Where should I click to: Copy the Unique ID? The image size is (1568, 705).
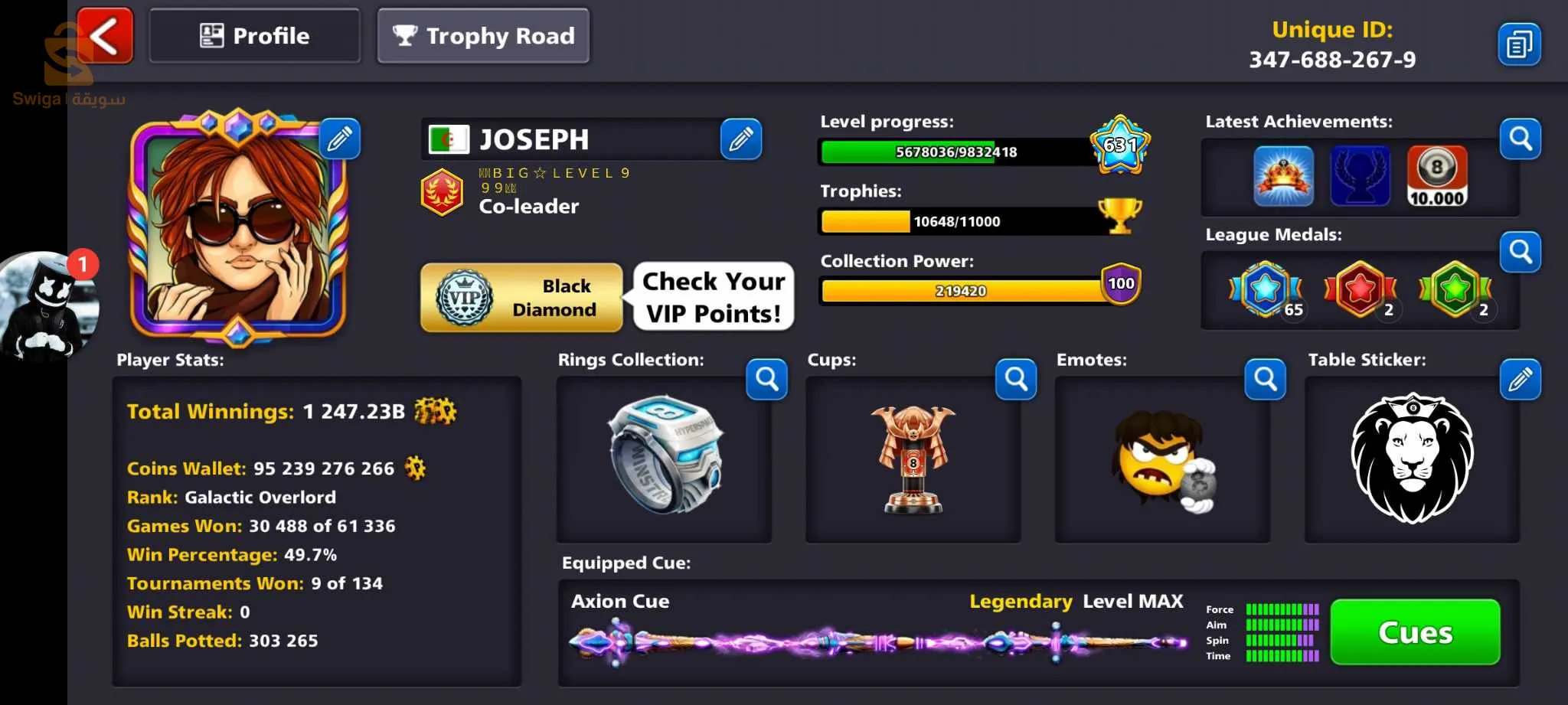click(1519, 44)
